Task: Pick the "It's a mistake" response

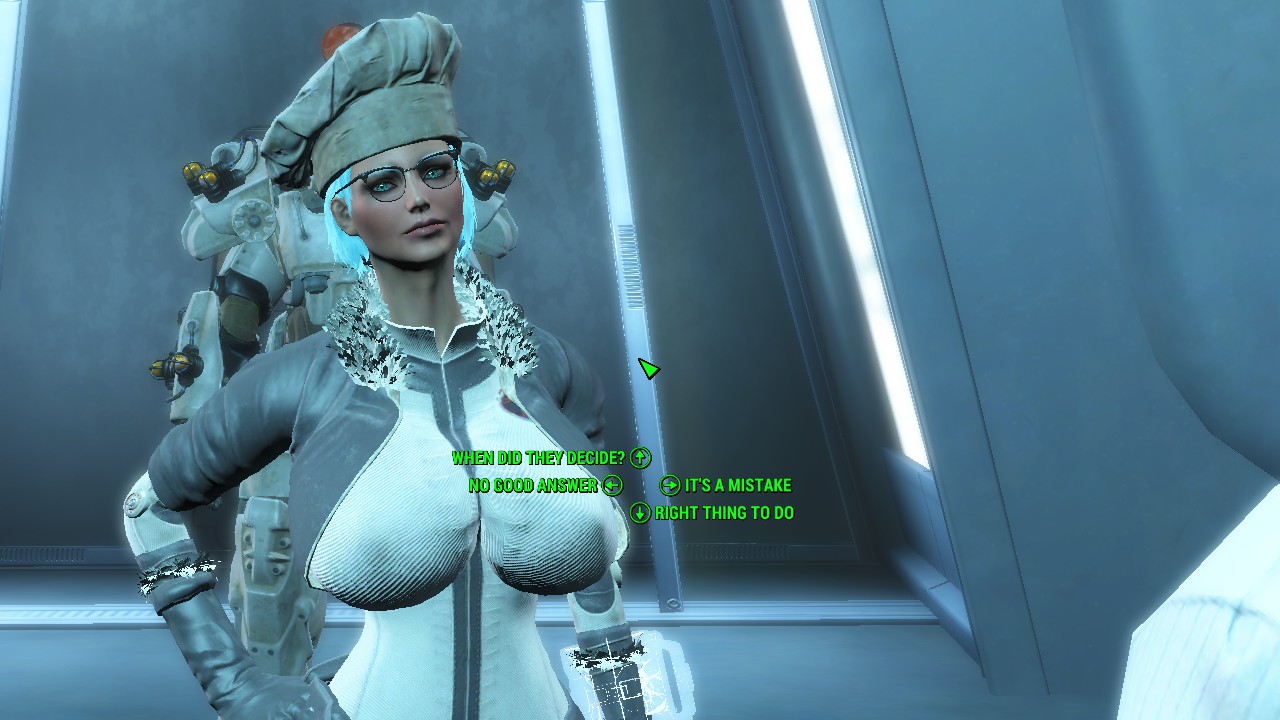Action: pyautogui.click(x=737, y=486)
